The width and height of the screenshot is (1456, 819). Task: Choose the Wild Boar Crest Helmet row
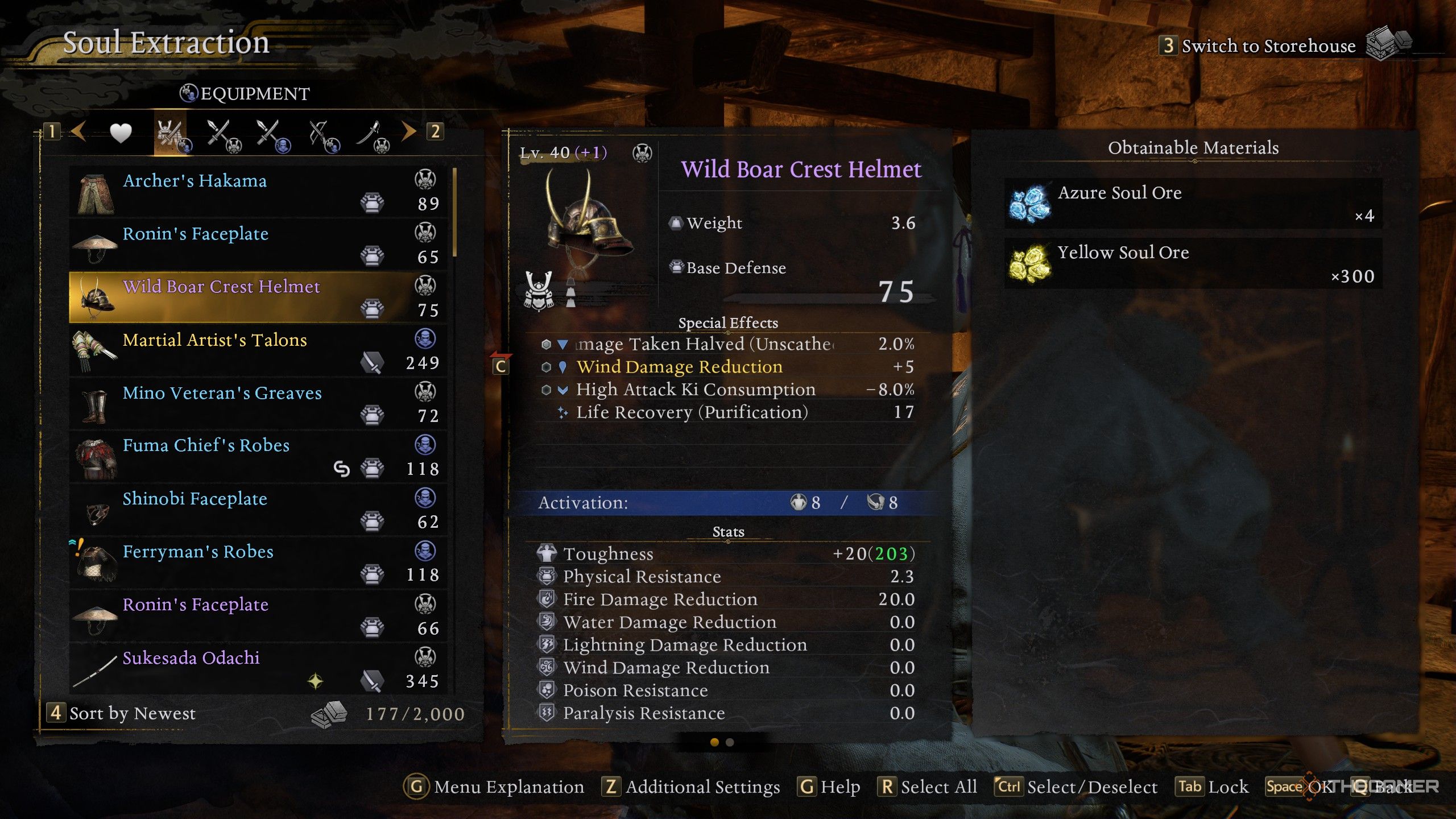click(257, 297)
